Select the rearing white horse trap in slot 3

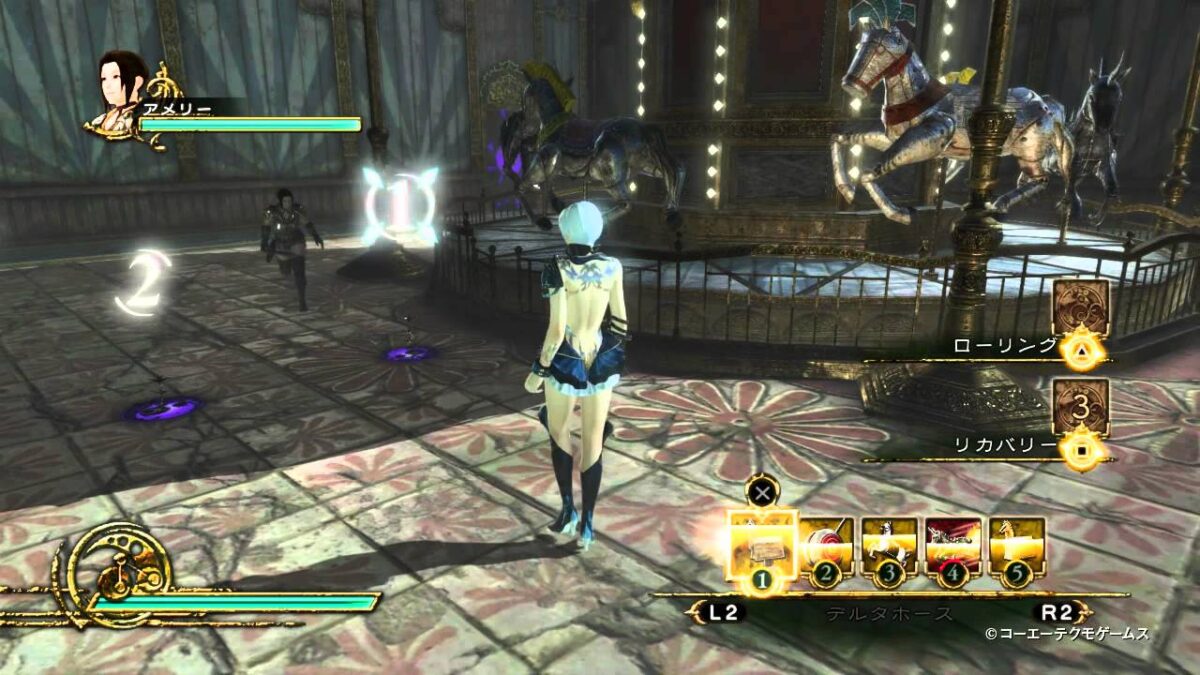click(889, 547)
